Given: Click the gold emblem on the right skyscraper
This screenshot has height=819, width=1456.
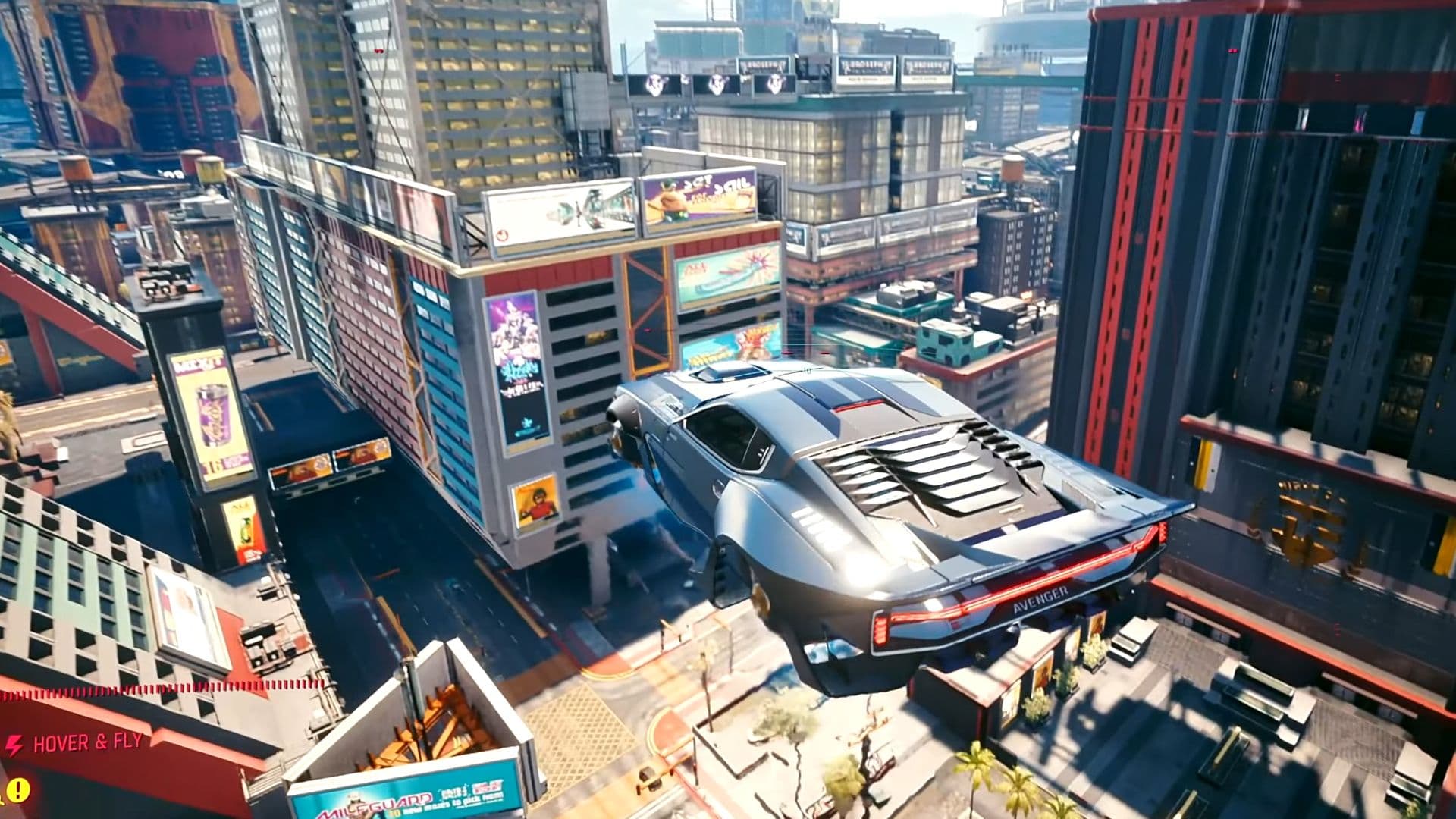Looking at the screenshot, I should tap(1308, 523).
